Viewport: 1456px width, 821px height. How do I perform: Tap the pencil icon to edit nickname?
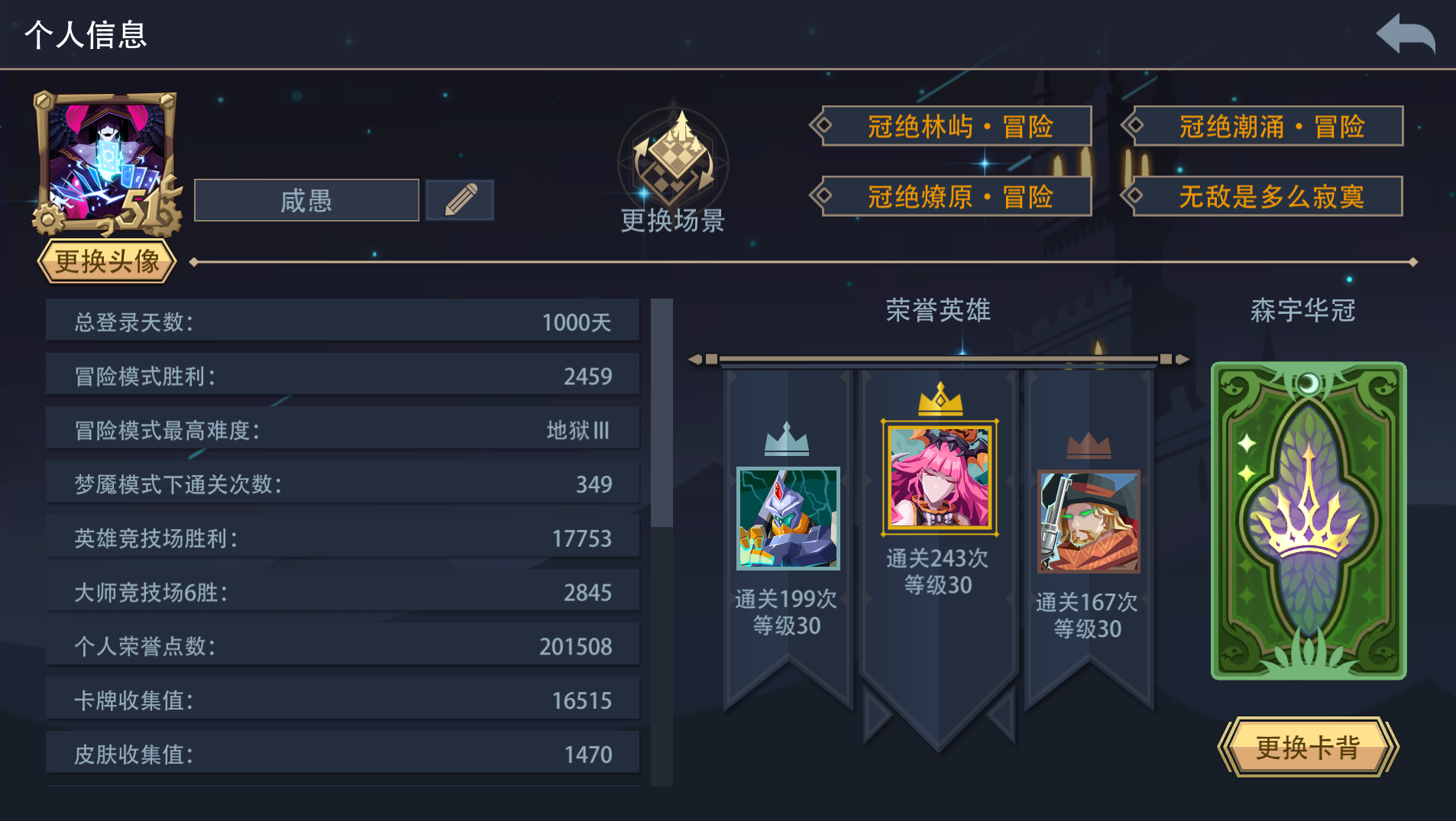[458, 199]
